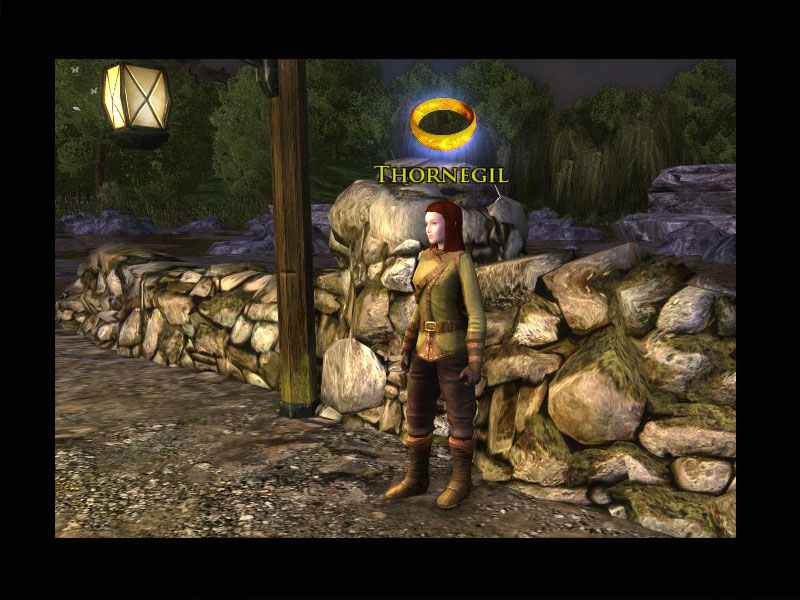Select the Thornegil name label
800x600 pixels.
[x=442, y=175]
